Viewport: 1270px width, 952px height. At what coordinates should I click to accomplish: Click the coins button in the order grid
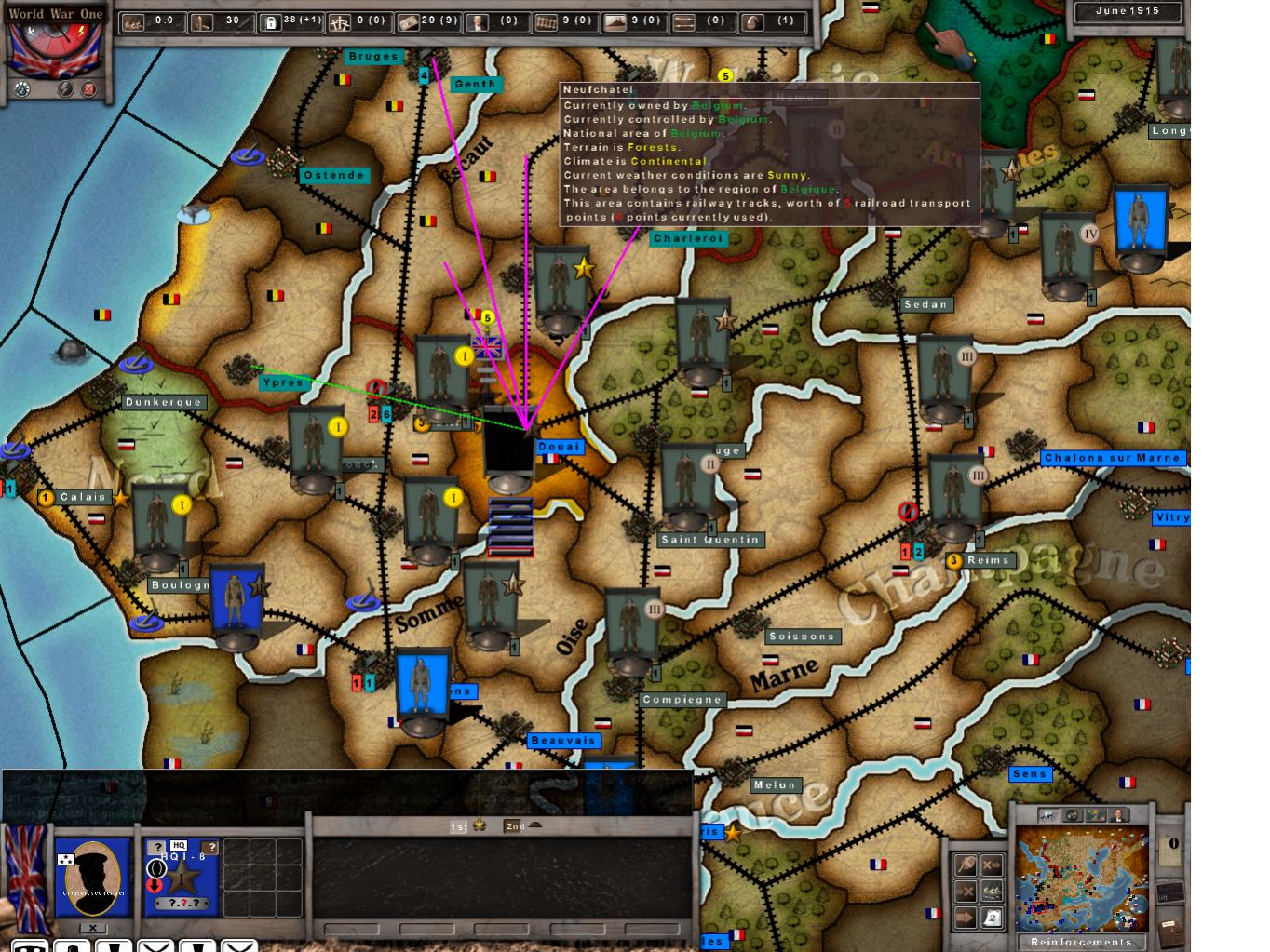coord(993,891)
